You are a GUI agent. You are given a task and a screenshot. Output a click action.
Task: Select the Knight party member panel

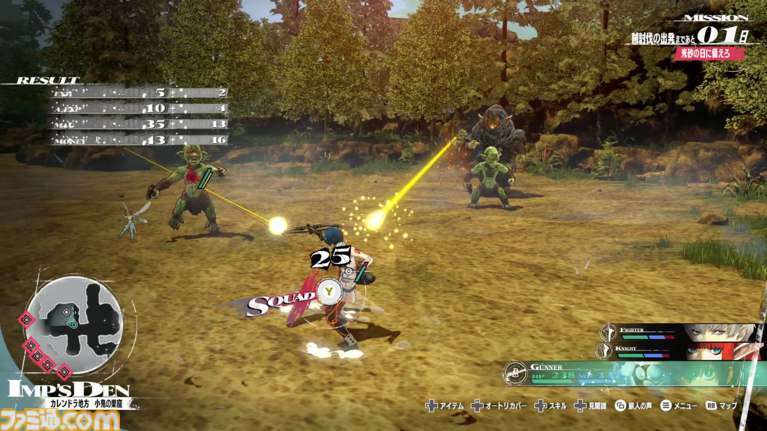[680, 350]
